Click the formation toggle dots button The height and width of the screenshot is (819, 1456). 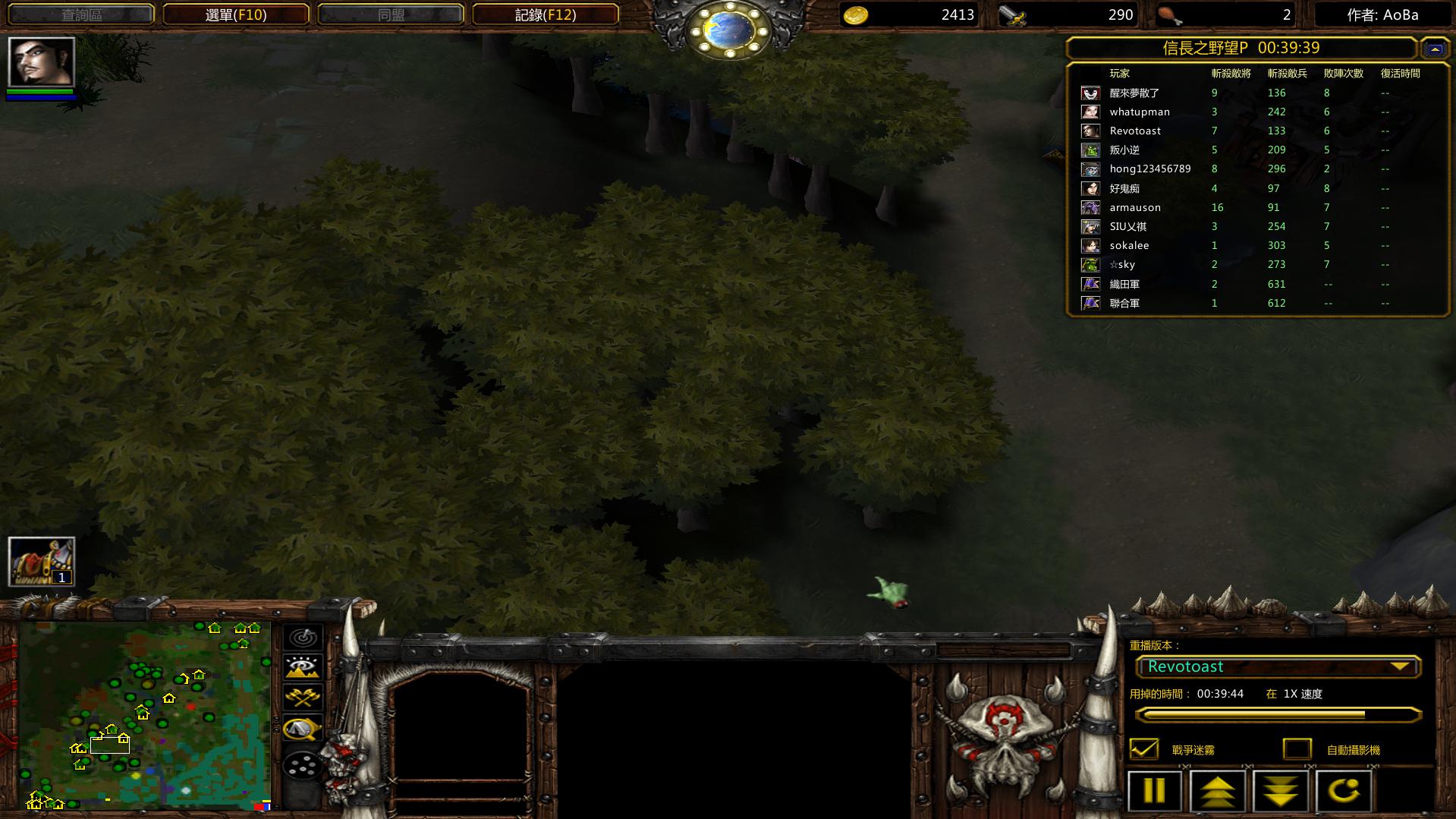point(303,765)
